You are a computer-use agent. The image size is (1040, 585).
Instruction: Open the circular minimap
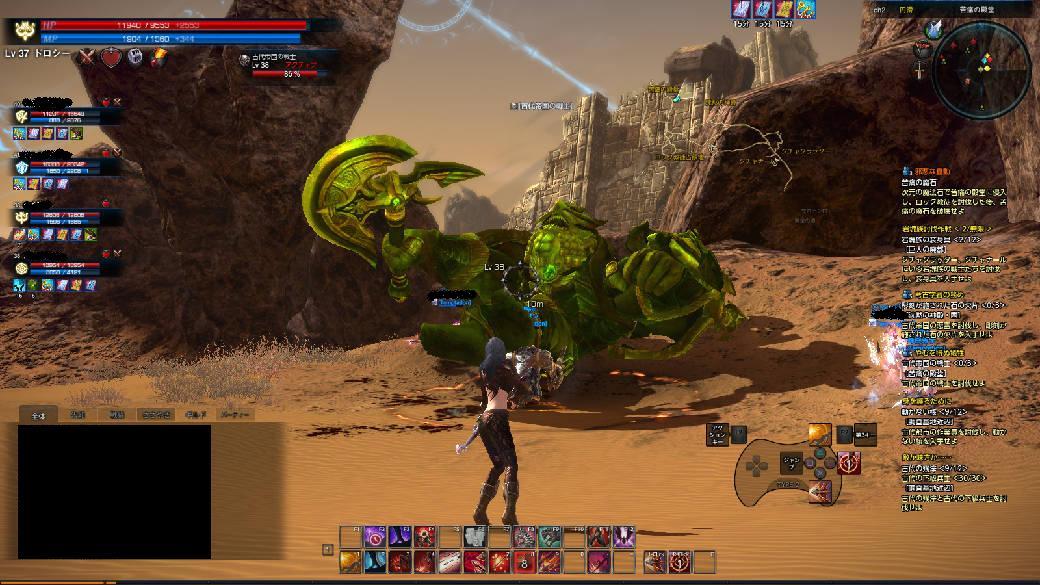click(x=981, y=70)
